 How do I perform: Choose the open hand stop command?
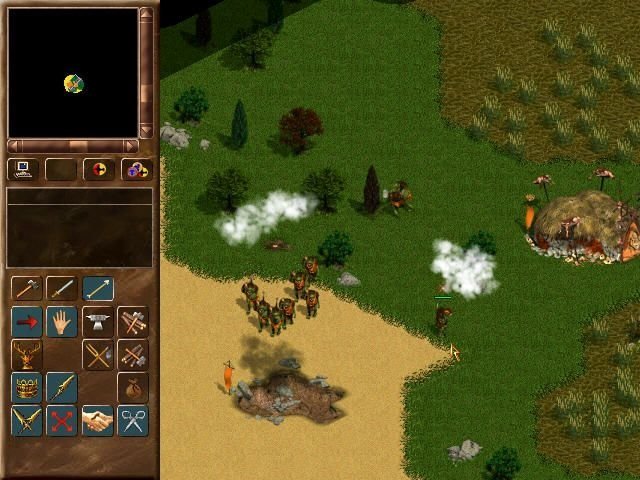(x=62, y=322)
